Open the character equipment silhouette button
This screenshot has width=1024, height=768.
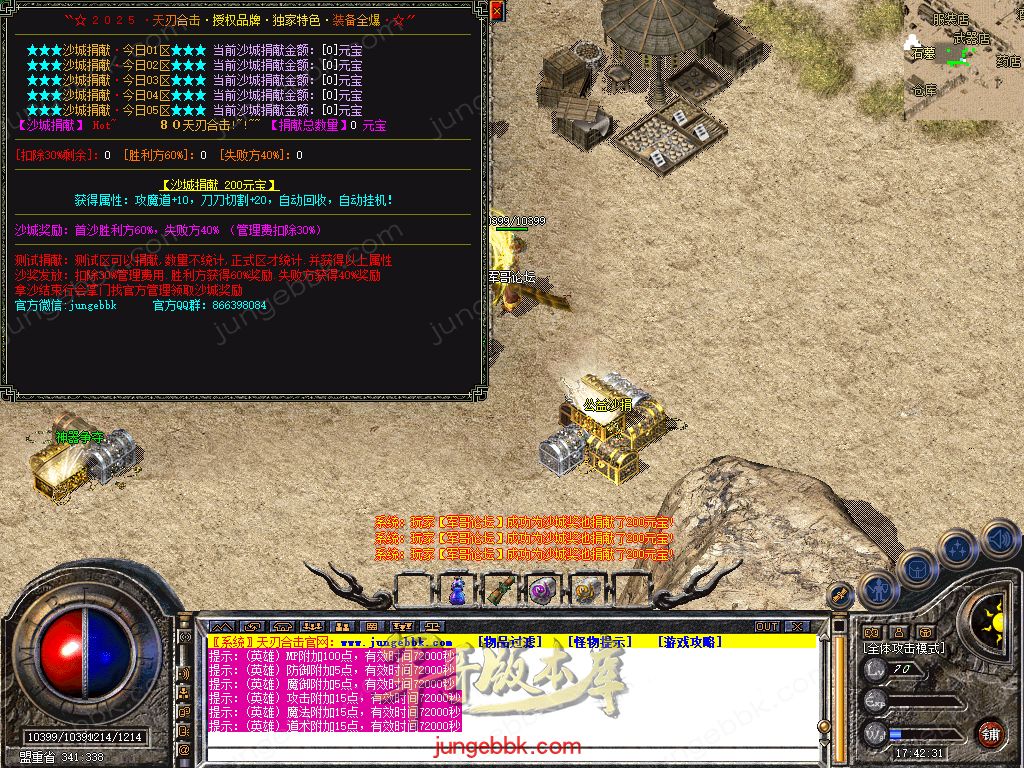[x=877, y=589]
